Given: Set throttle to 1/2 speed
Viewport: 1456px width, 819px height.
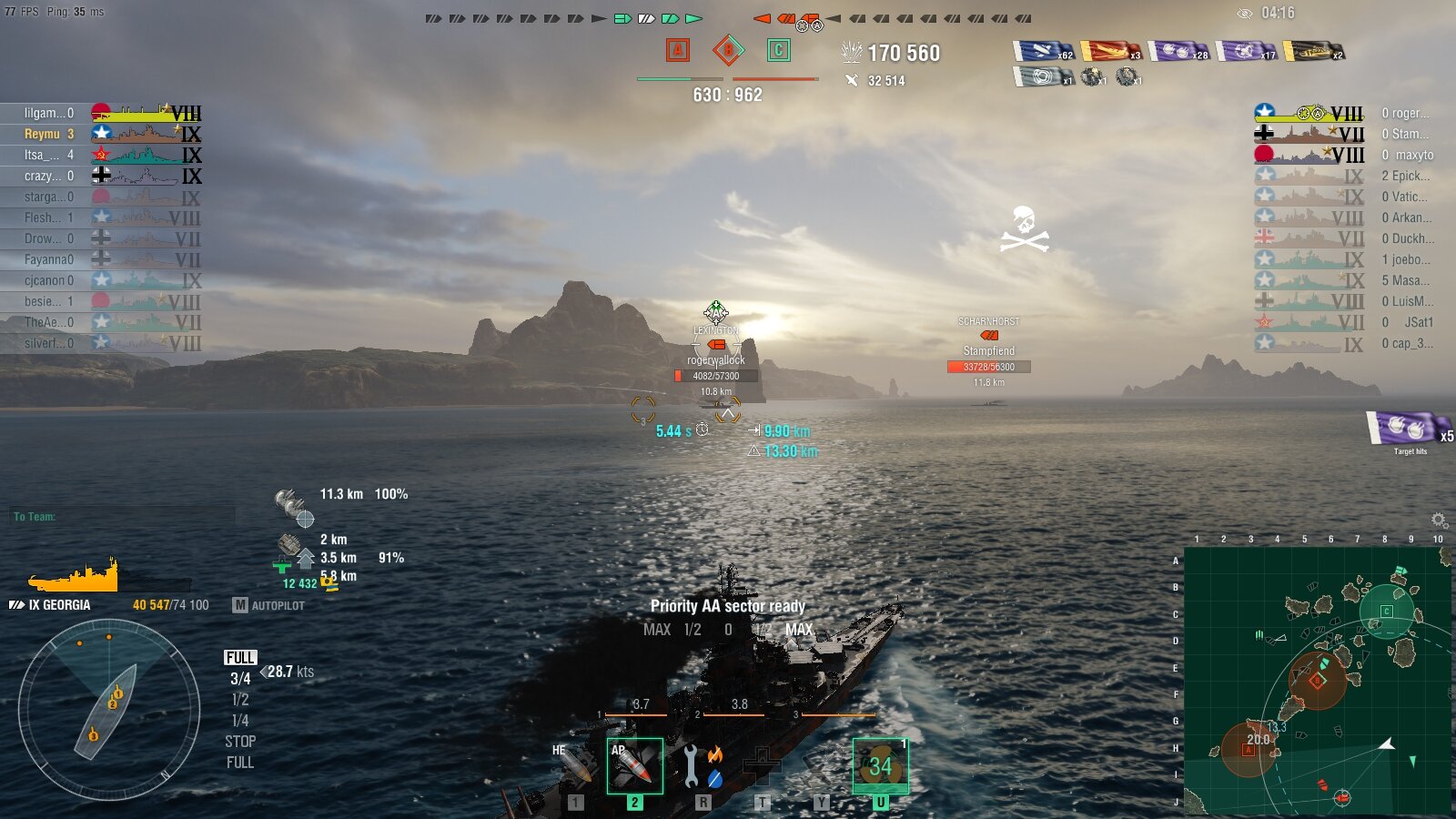Looking at the screenshot, I should click(240, 700).
